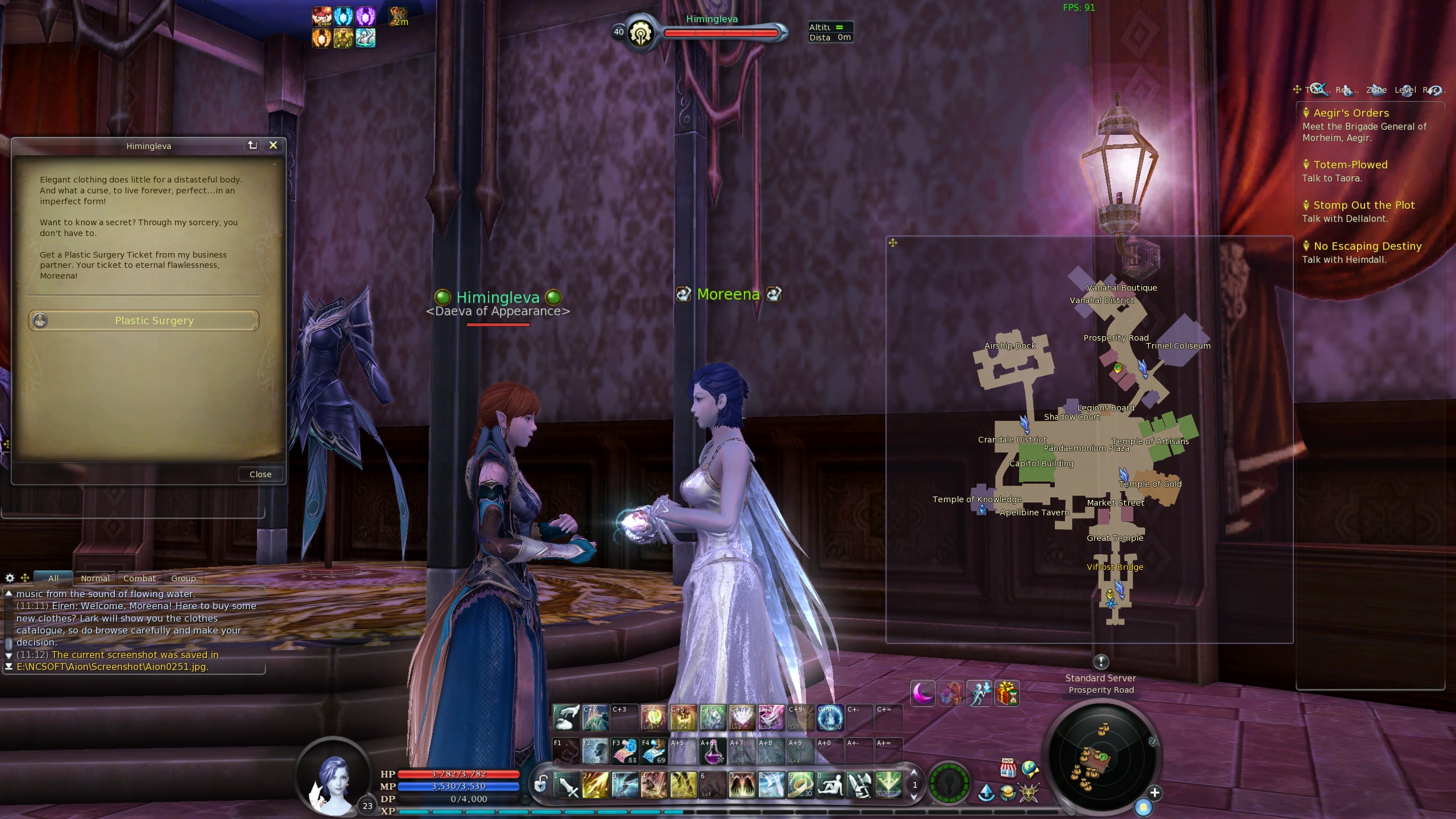Click the round exclamation notice button

coord(1101,661)
